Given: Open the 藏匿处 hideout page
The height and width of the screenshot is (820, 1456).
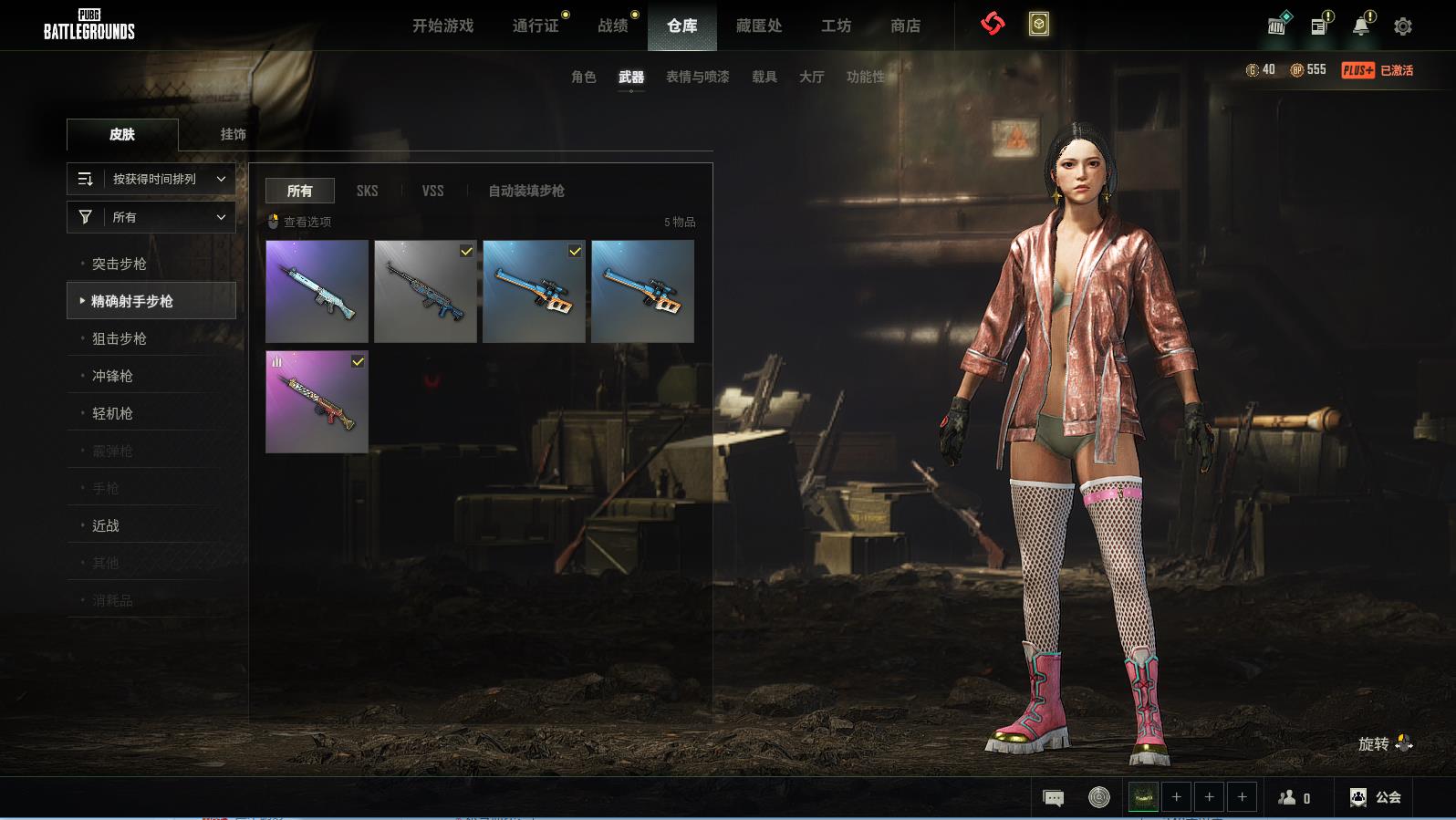Looking at the screenshot, I should click(x=759, y=26).
